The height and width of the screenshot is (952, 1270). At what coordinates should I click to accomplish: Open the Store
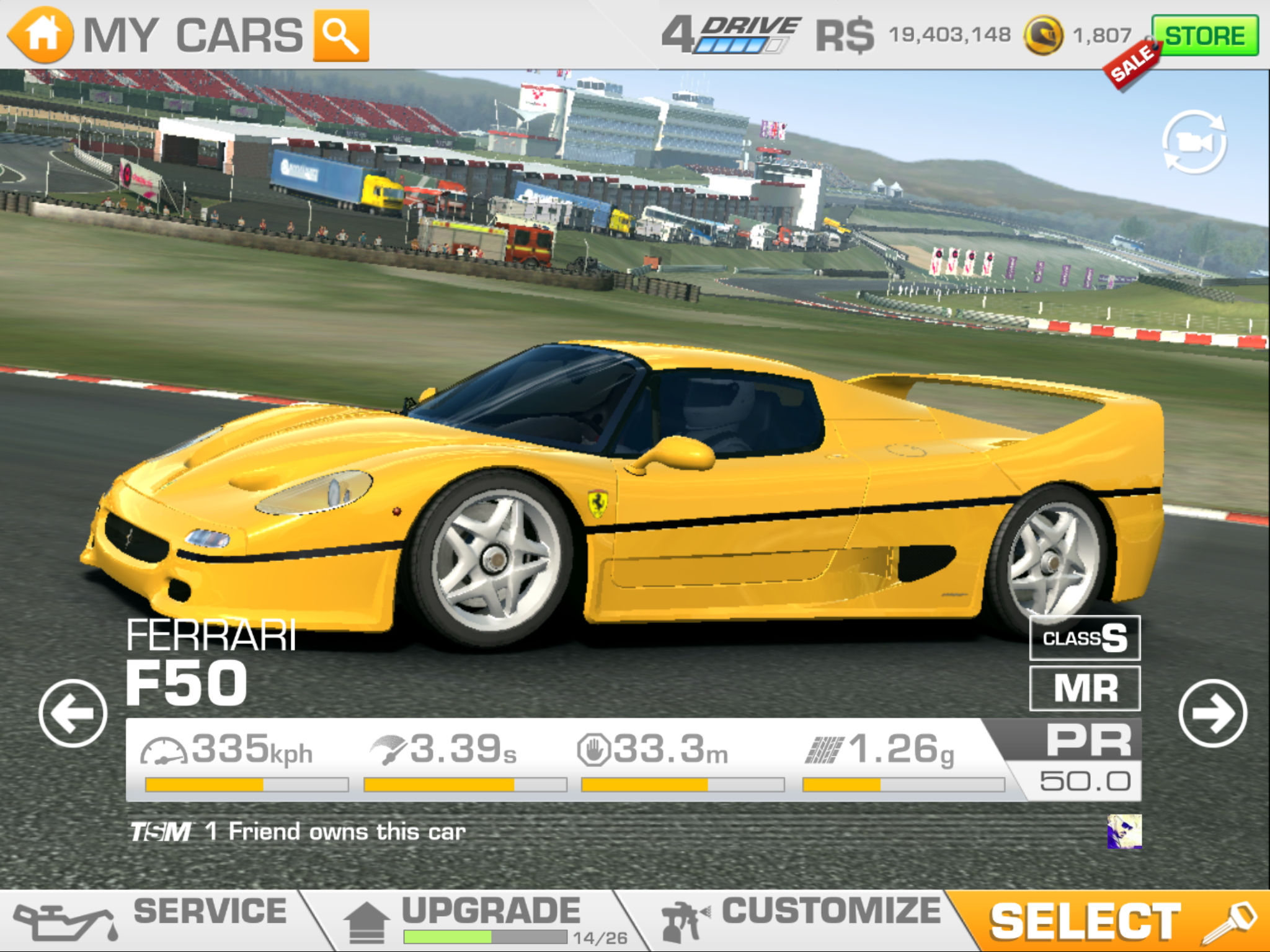coord(1204,36)
